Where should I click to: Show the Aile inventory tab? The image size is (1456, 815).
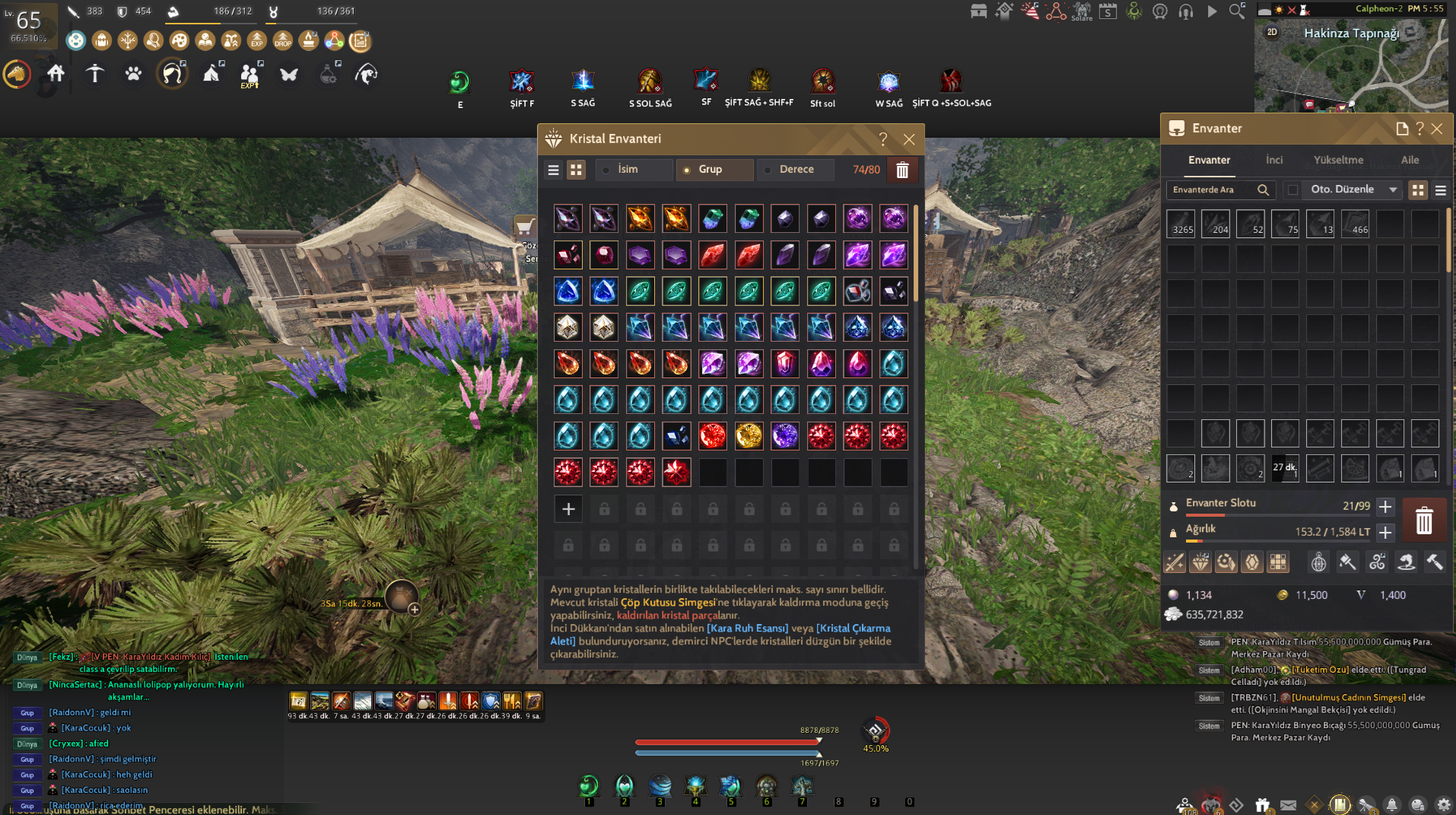(x=1410, y=160)
